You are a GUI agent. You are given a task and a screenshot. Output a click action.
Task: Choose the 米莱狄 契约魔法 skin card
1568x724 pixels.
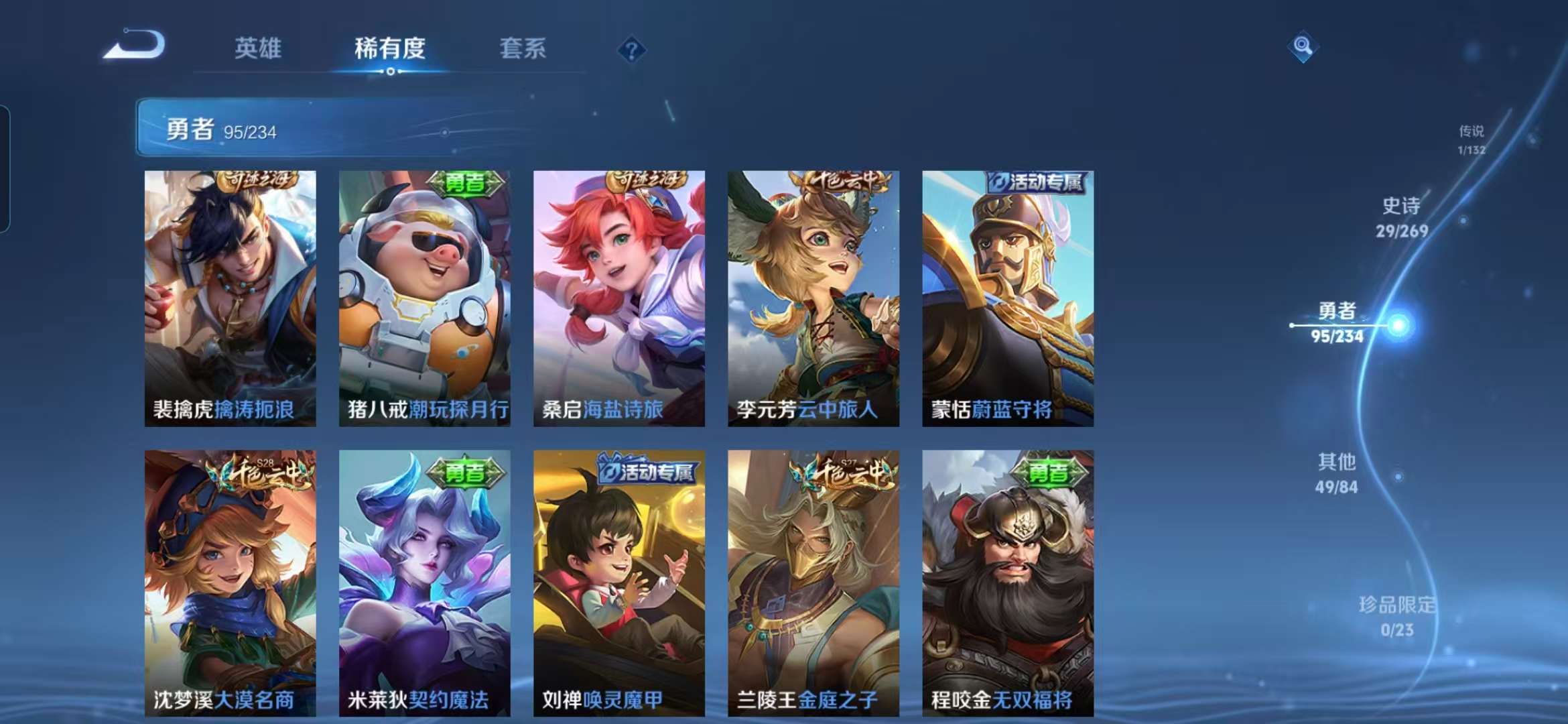pos(424,582)
